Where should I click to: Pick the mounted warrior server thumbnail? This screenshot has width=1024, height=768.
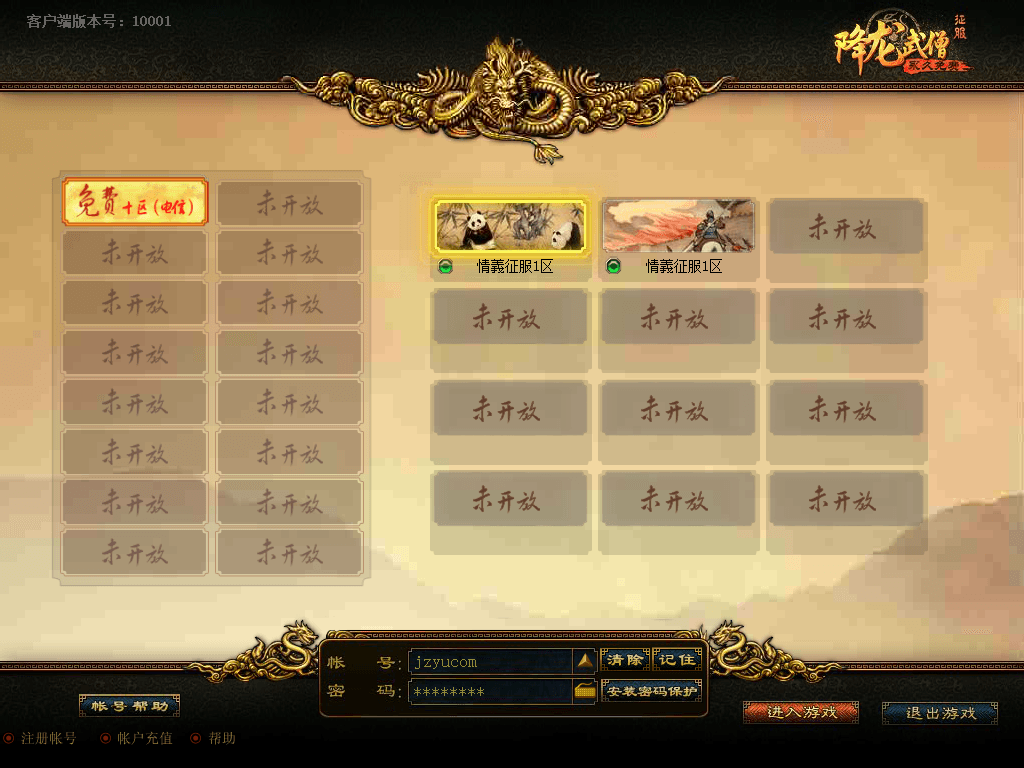pyautogui.click(x=678, y=225)
